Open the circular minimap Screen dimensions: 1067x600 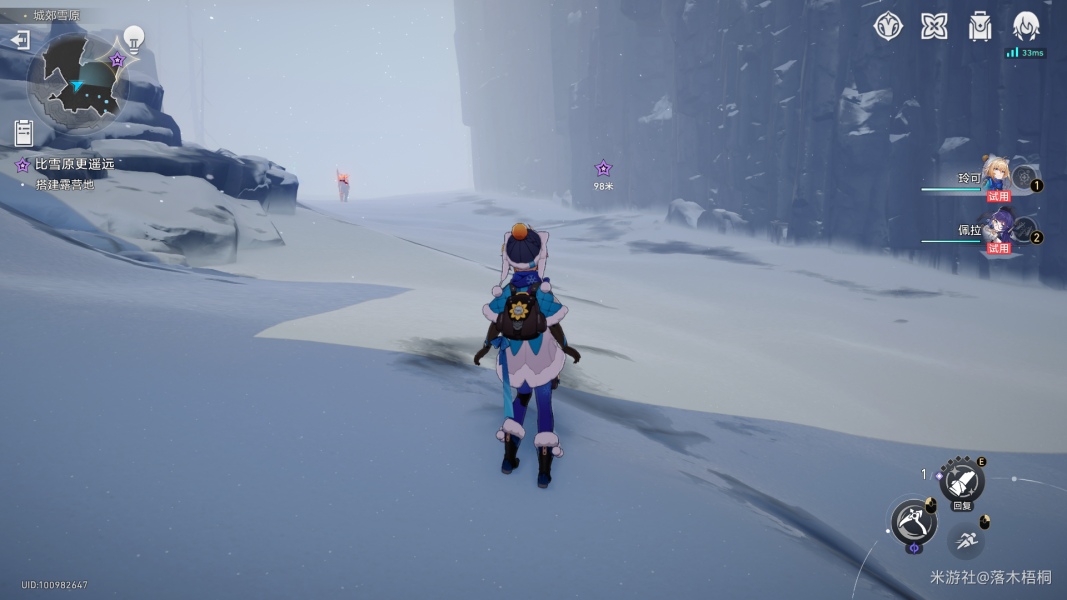pos(77,84)
